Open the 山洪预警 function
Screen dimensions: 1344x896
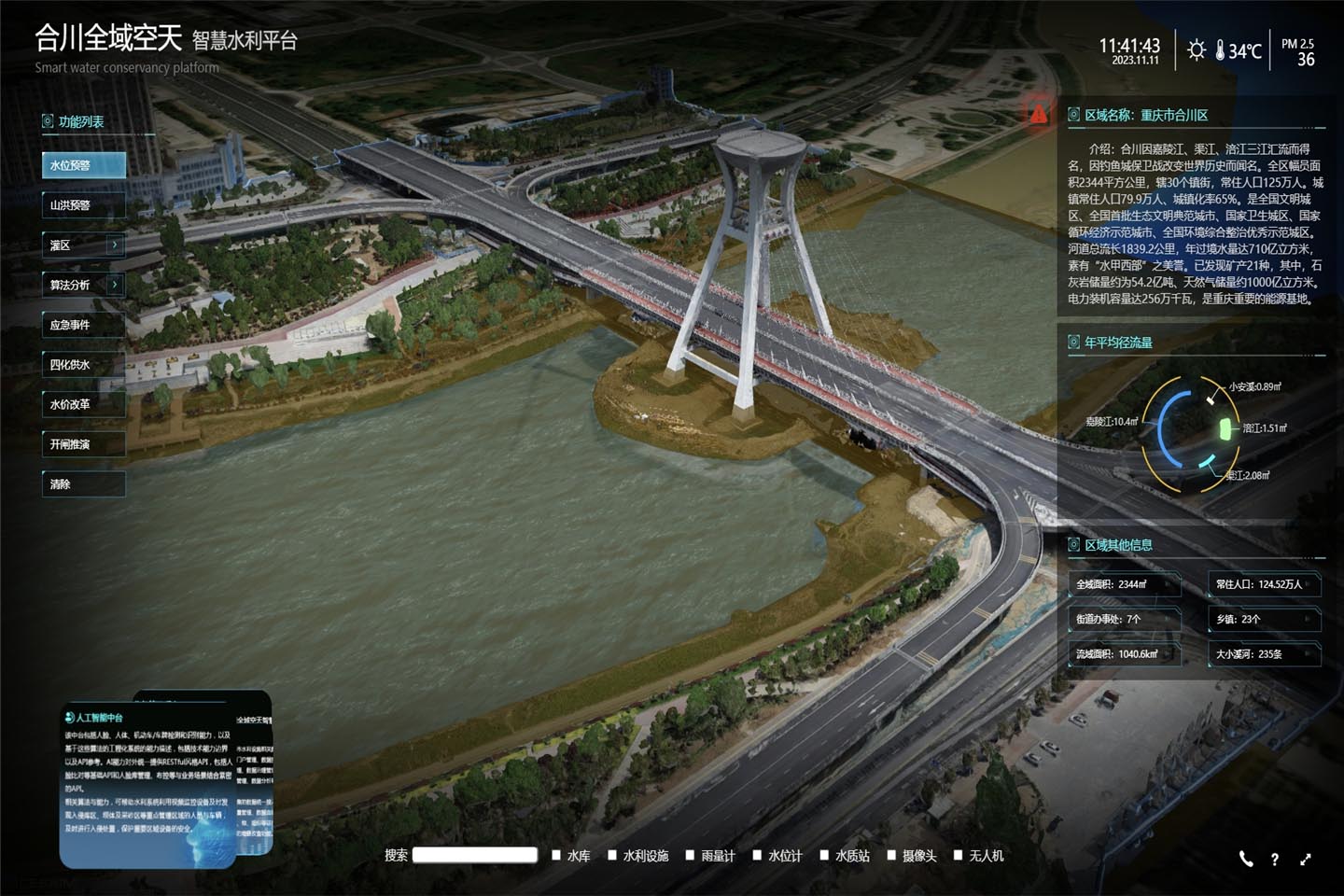(x=83, y=205)
